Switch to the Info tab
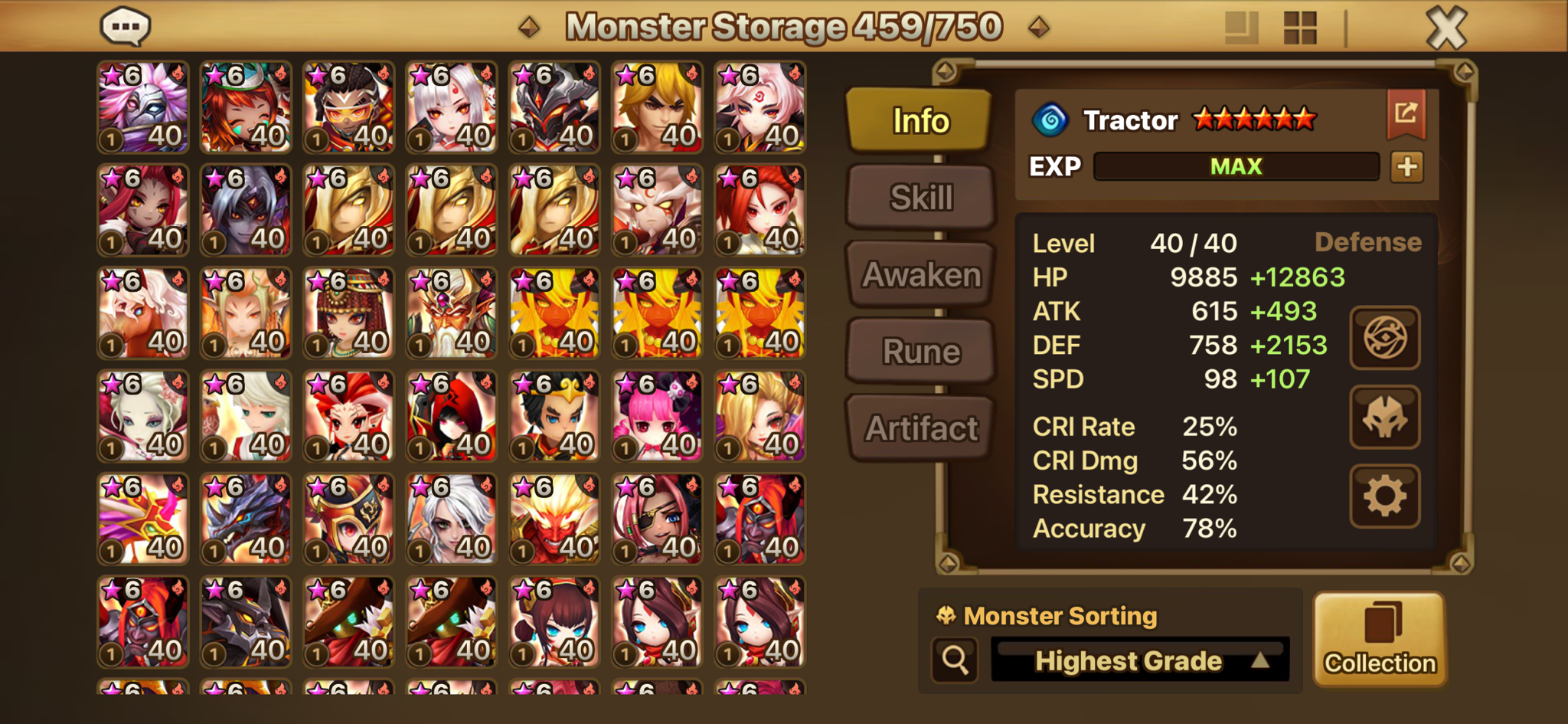 coord(920,120)
